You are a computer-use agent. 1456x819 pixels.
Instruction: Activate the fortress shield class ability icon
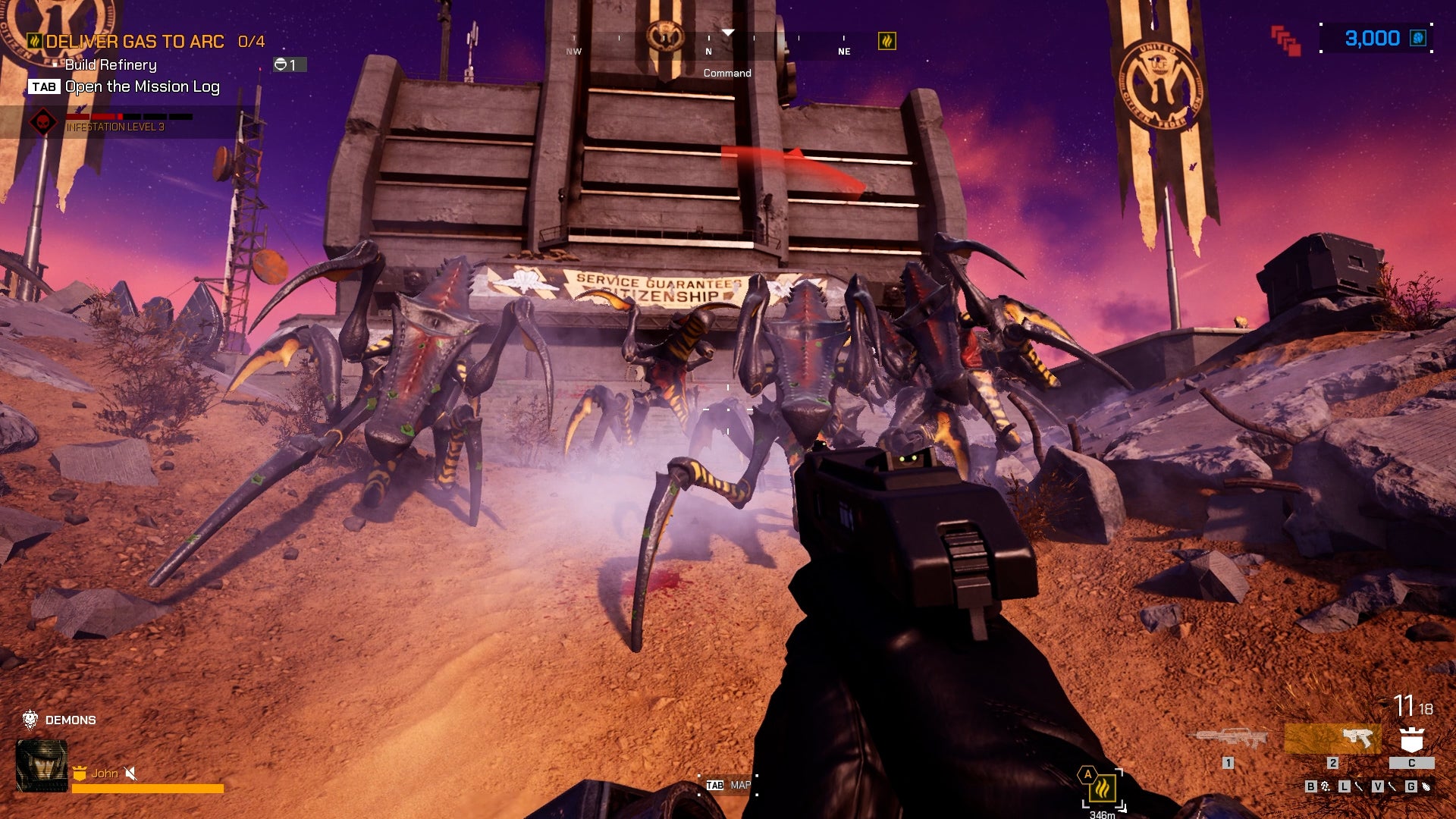point(1411,739)
